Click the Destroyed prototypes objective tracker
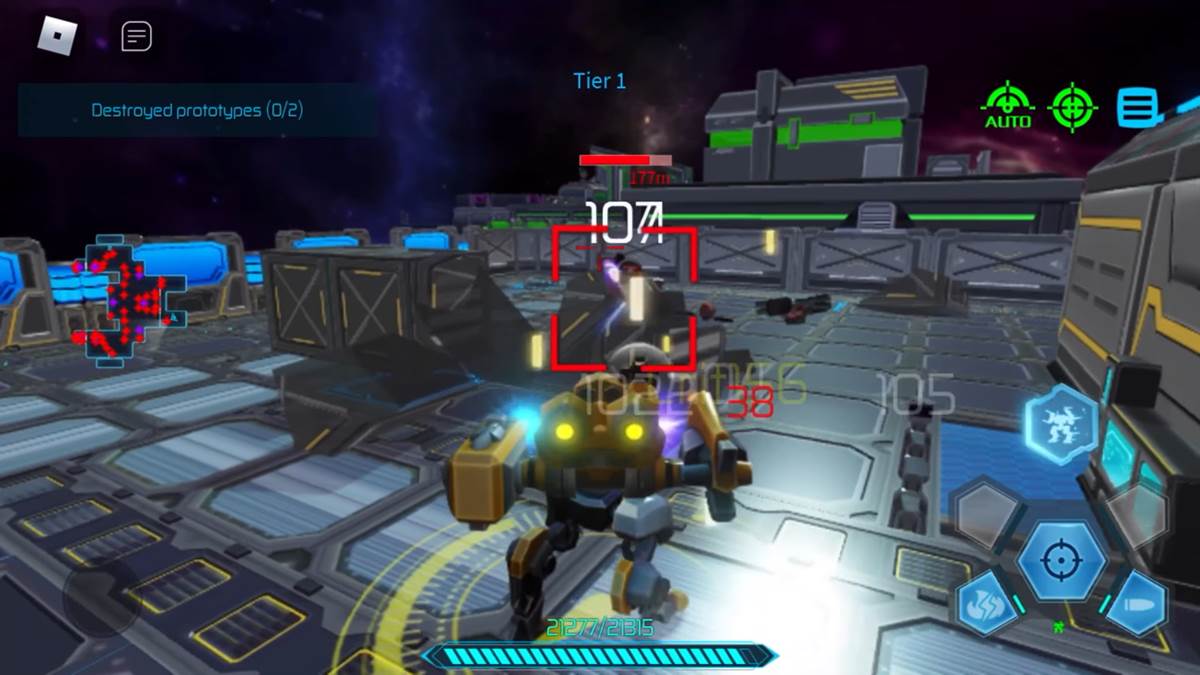Viewport: 1200px width, 675px height. [x=197, y=110]
